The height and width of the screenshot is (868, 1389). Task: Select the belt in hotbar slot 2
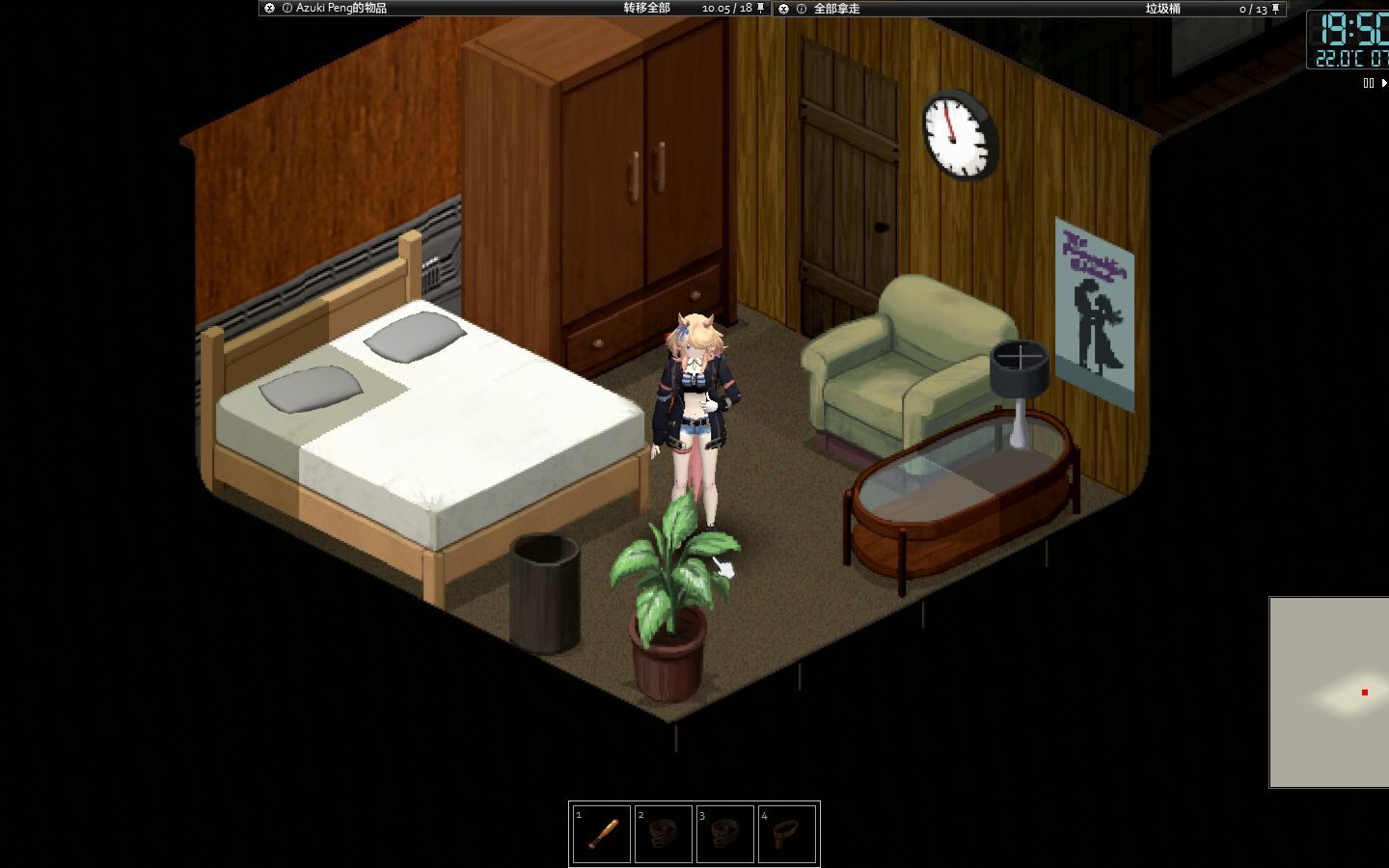(662, 831)
